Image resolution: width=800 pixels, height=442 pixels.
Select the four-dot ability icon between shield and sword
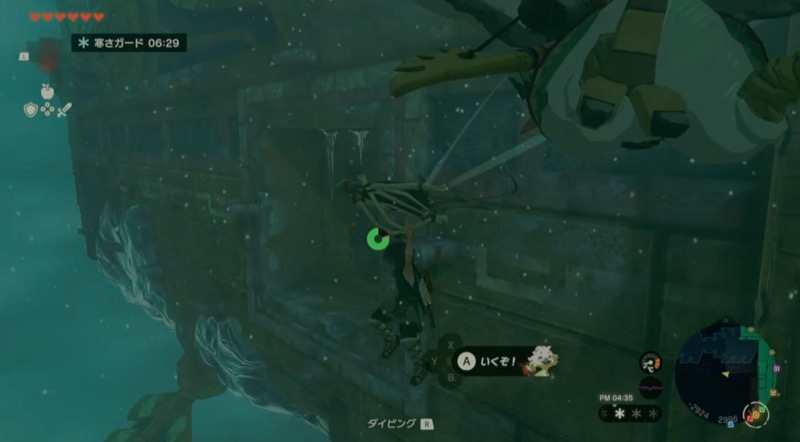48,109
